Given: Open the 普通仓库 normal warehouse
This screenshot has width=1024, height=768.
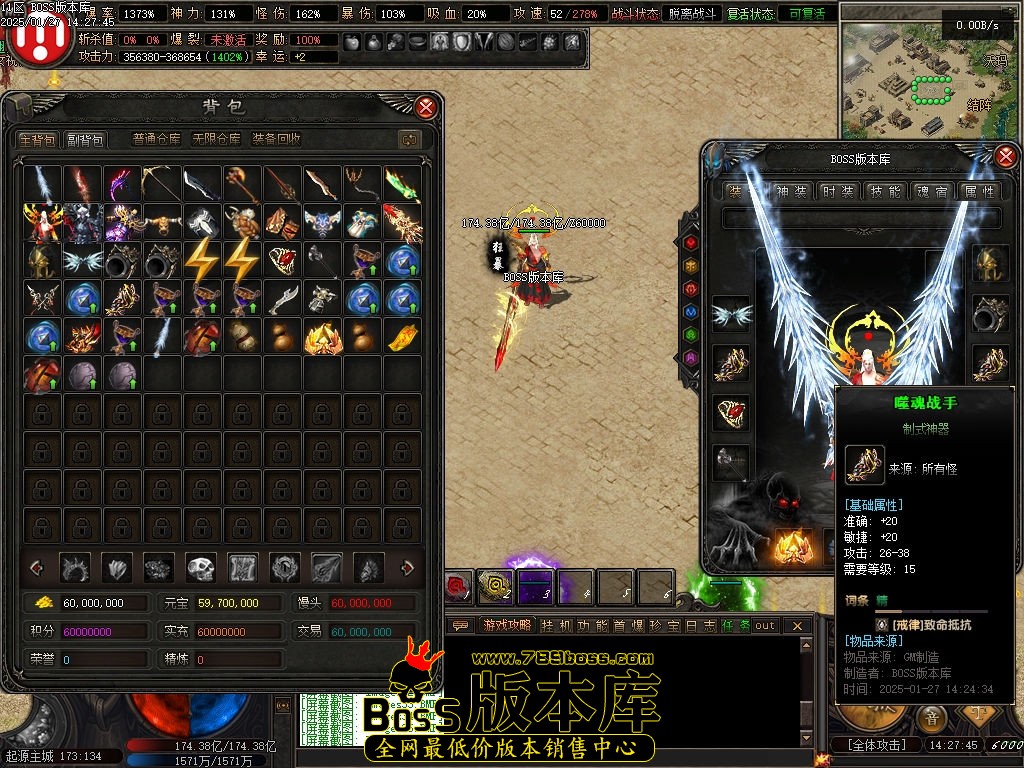Looking at the screenshot, I should (x=157, y=140).
